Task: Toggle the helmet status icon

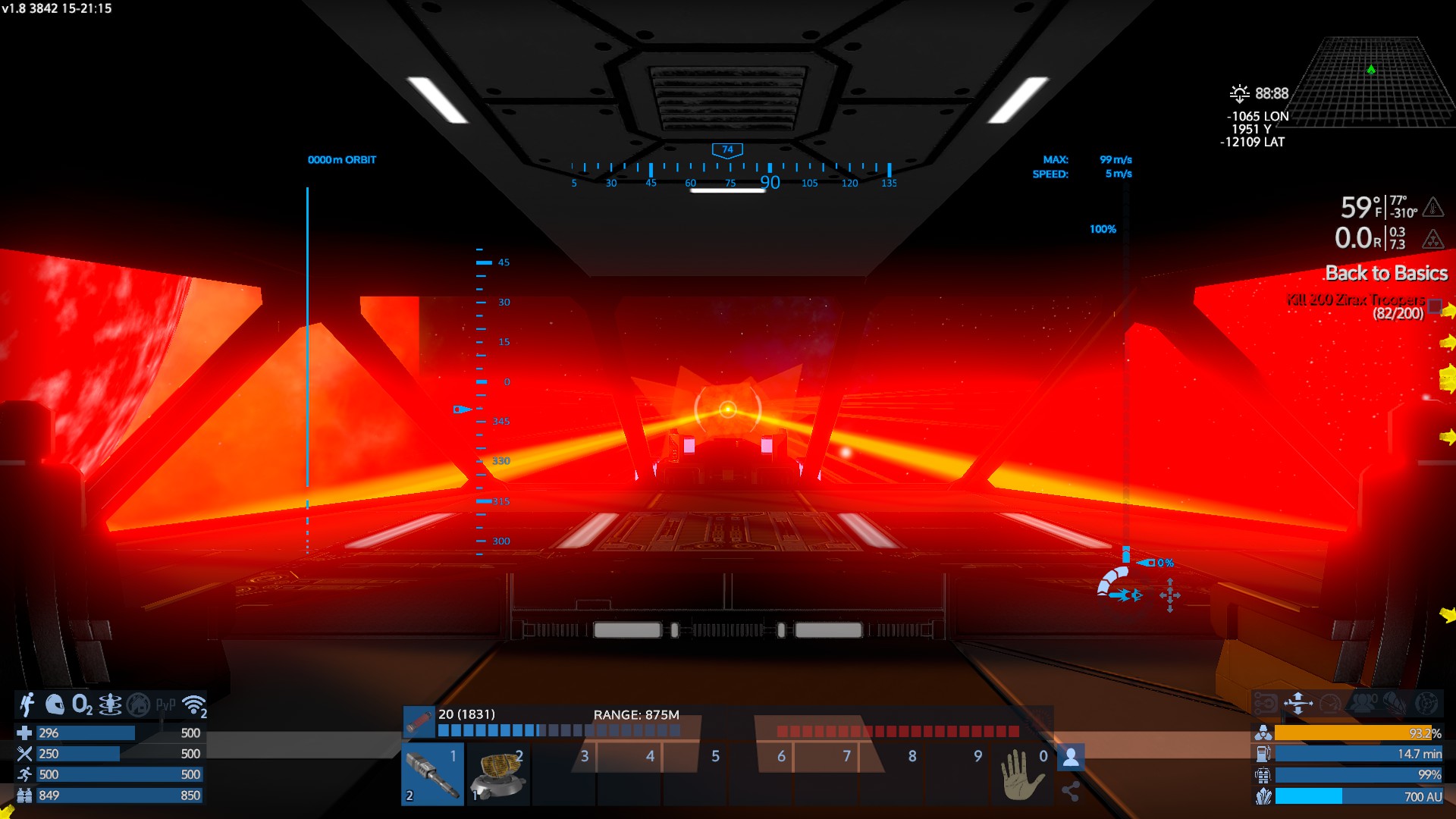Action: [55, 704]
